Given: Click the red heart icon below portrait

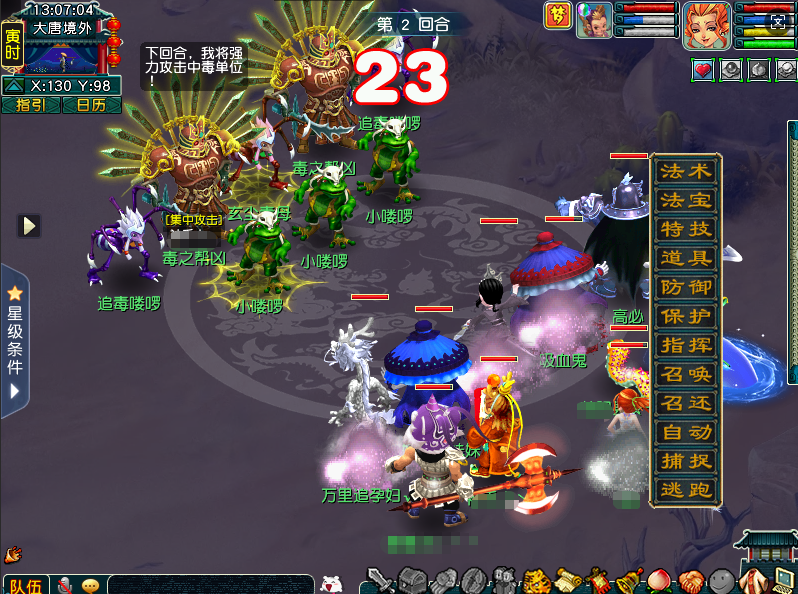Looking at the screenshot, I should 703,69.
